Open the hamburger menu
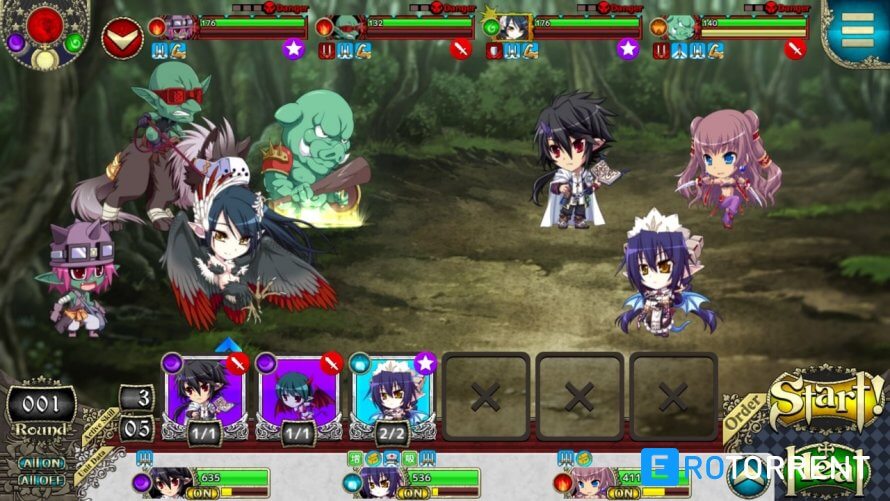The height and width of the screenshot is (501, 890). (857, 32)
